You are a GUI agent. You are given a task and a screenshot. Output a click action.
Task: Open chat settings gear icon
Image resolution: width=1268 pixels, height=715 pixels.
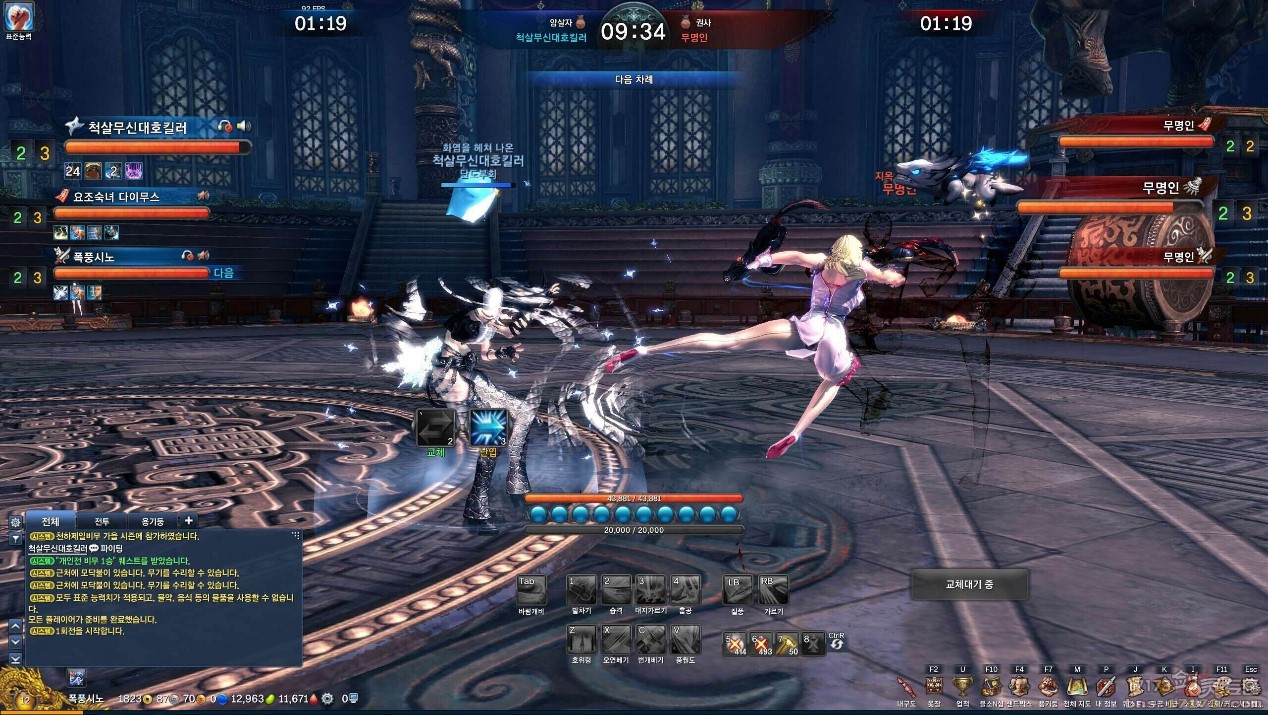pos(15,522)
